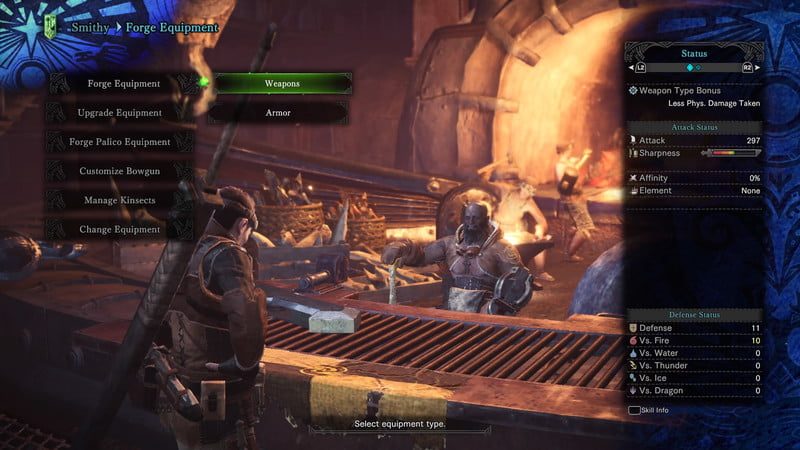The image size is (800, 450).
Task: Choose Forge Palico Equipment
Action: click(120, 142)
